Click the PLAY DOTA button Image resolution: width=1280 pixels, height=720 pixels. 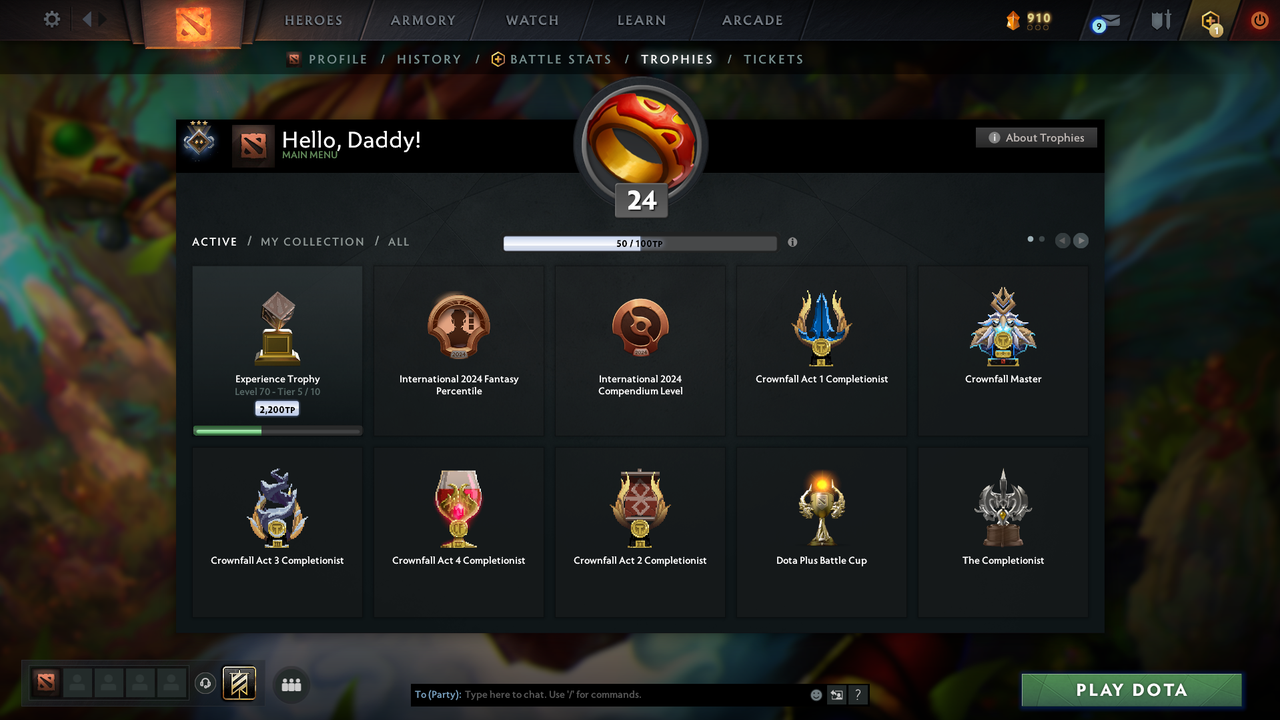point(1131,689)
